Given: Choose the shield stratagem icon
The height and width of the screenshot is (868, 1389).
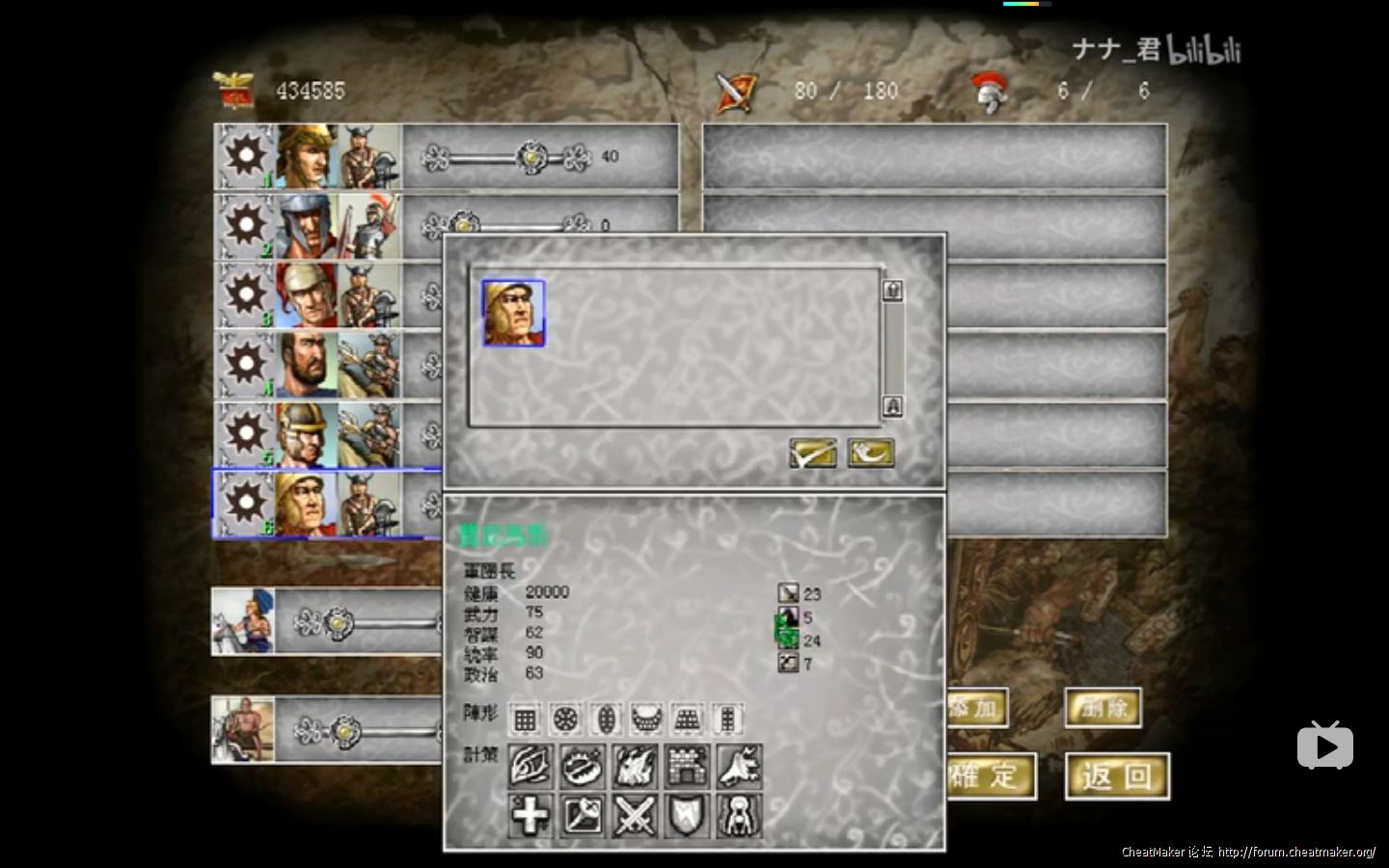Looking at the screenshot, I should [x=687, y=816].
